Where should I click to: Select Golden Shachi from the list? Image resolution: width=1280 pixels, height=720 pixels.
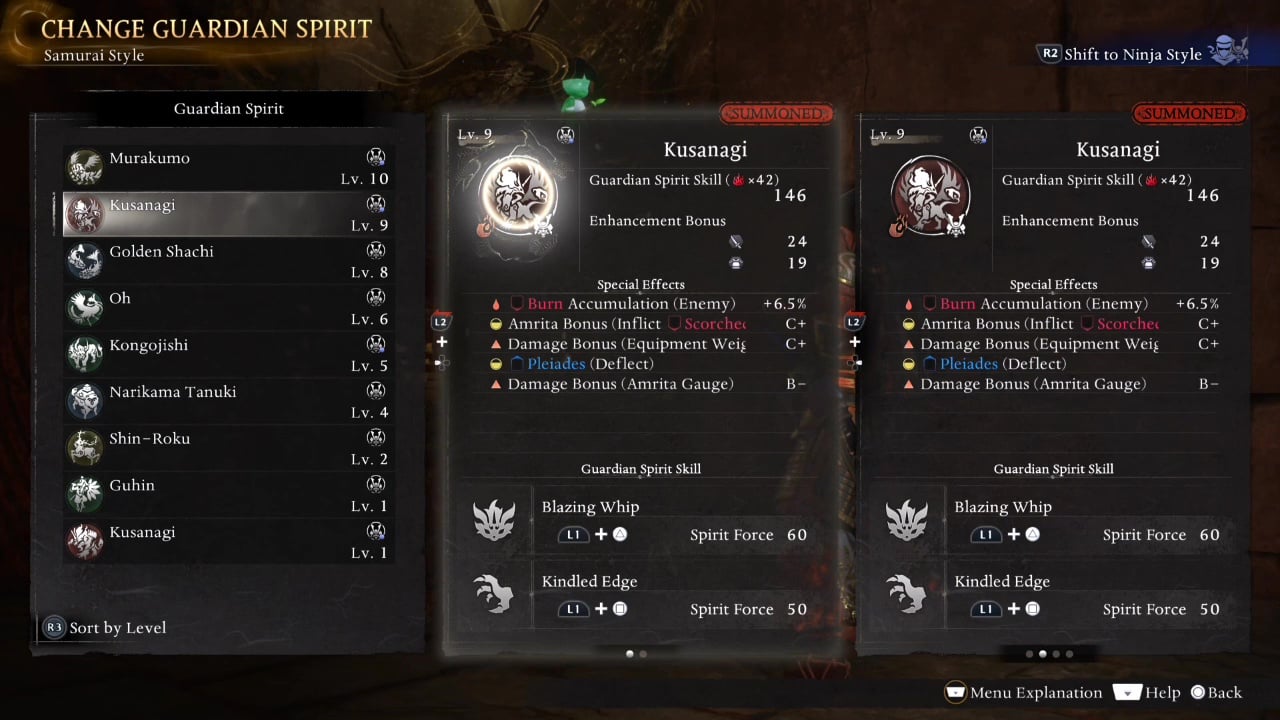point(228,261)
